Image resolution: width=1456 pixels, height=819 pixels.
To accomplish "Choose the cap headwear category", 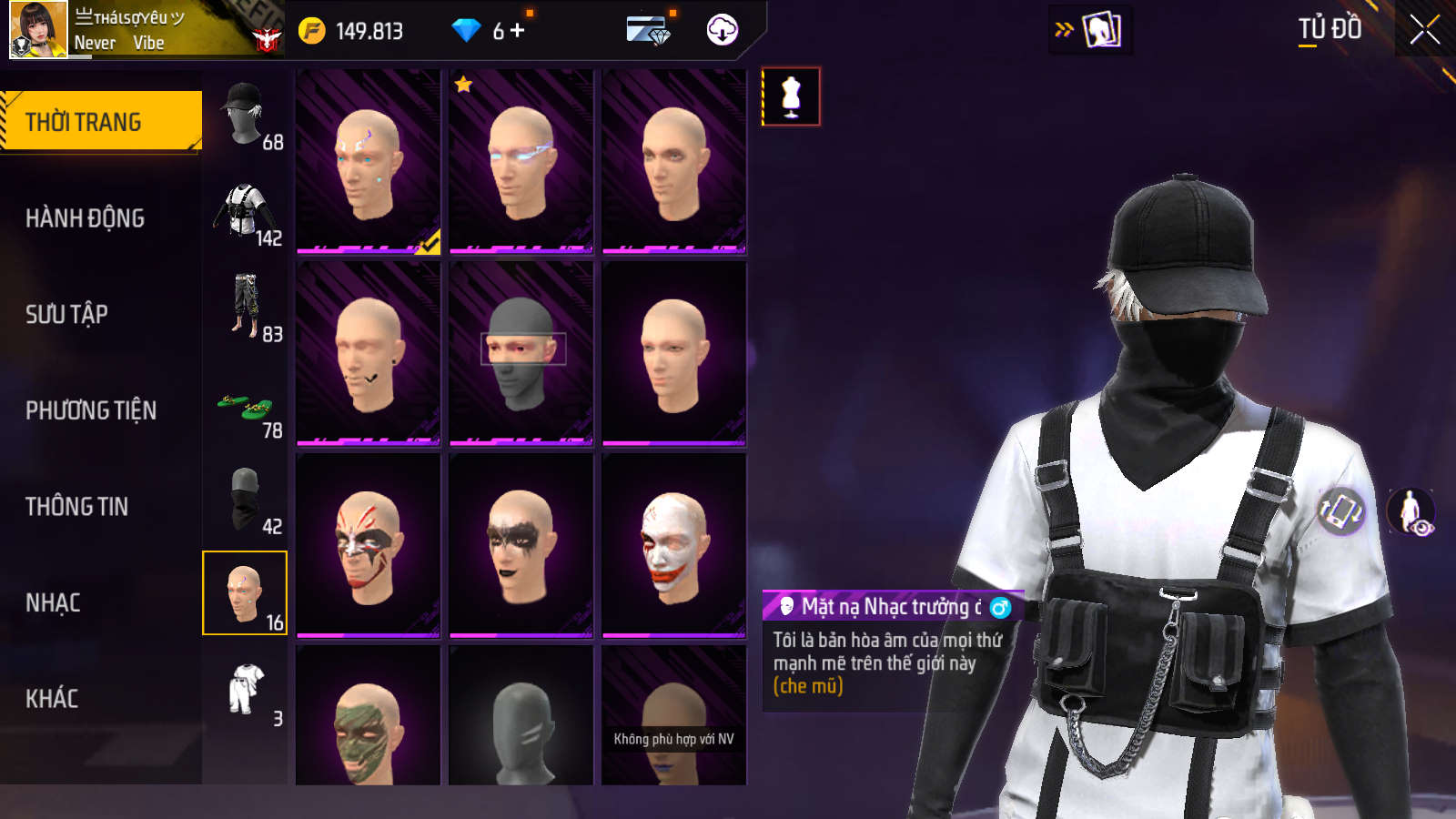I will click(245, 116).
